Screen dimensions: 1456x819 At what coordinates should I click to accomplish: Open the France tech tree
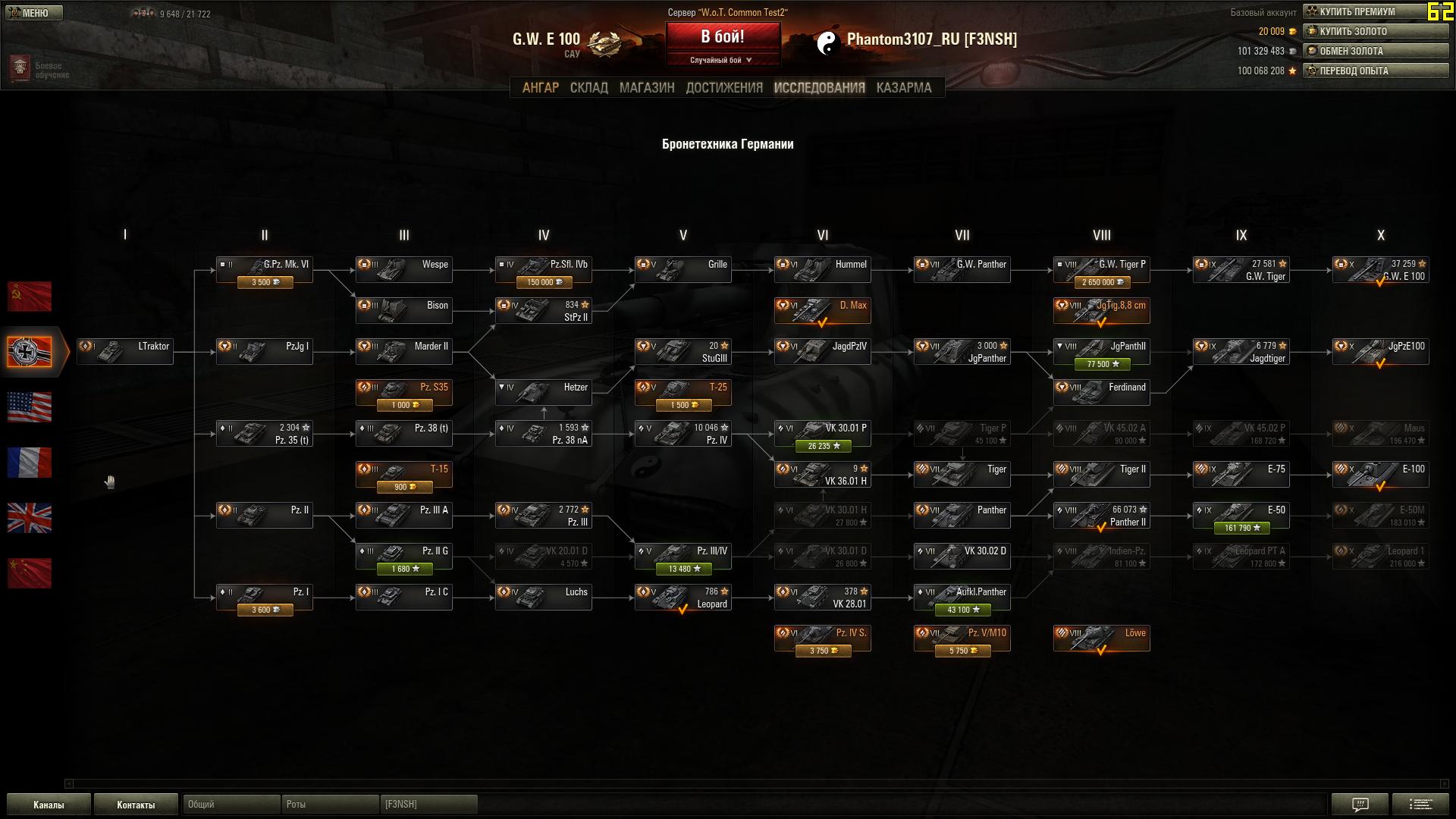[x=30, y=463]
